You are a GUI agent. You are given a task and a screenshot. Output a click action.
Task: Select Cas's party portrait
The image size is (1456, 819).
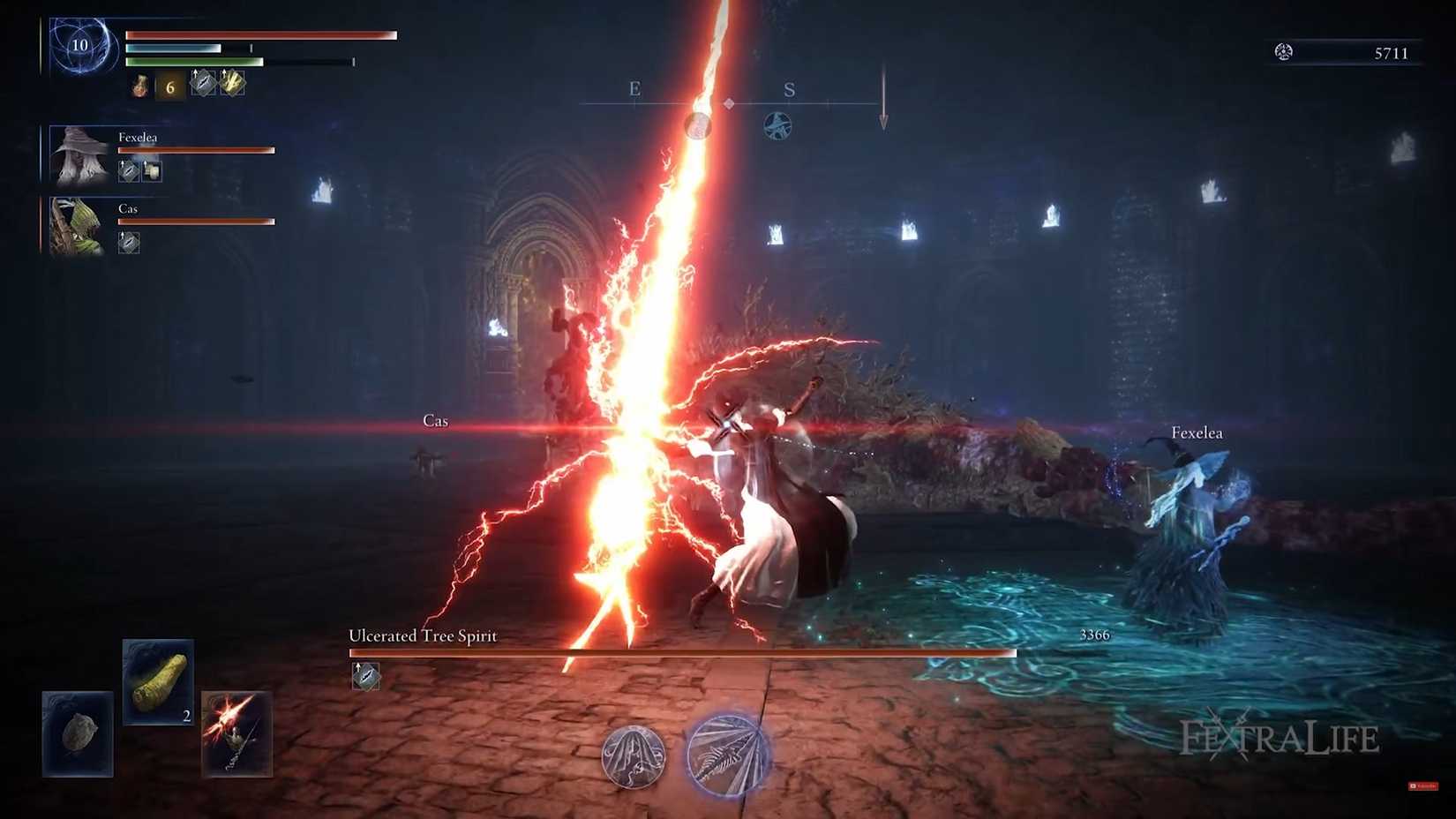pos(78,226)
